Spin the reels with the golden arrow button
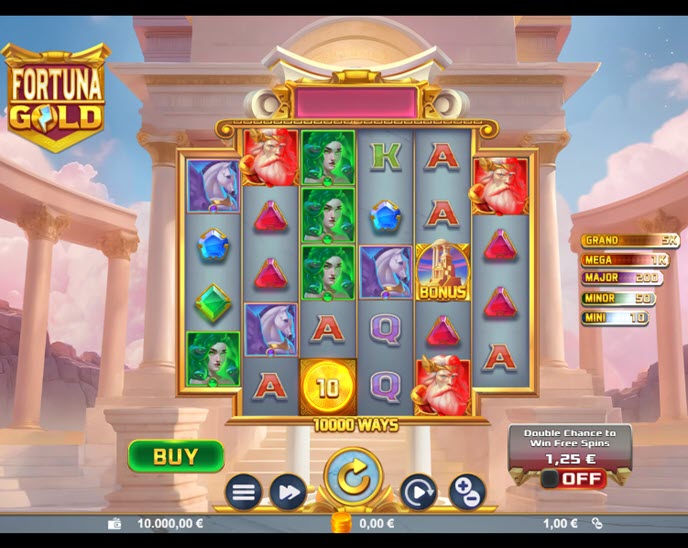The image size is (688, 548). (353, 478)
